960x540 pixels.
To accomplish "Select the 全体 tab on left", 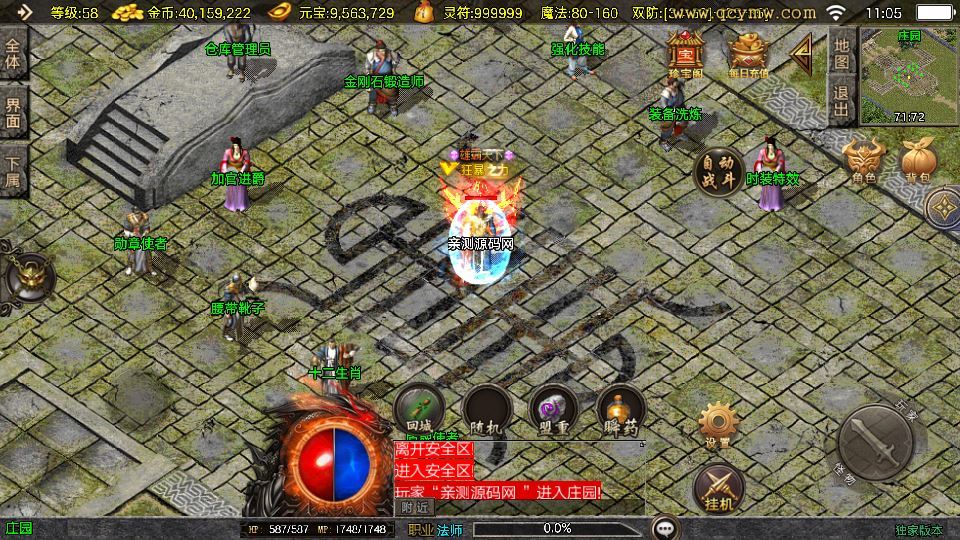I will coord(13,55).
